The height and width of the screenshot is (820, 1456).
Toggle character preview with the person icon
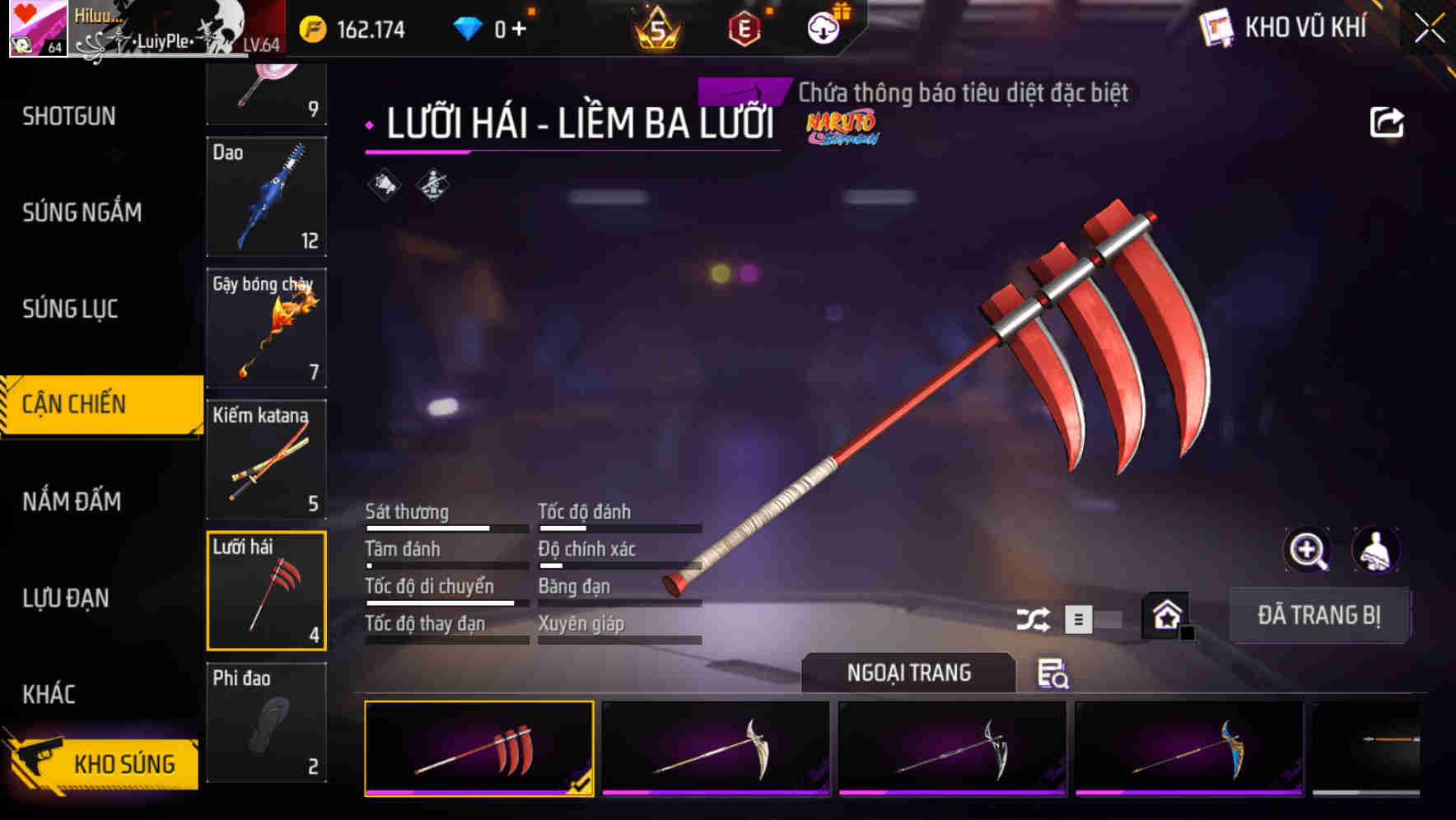pos(1375,550)
